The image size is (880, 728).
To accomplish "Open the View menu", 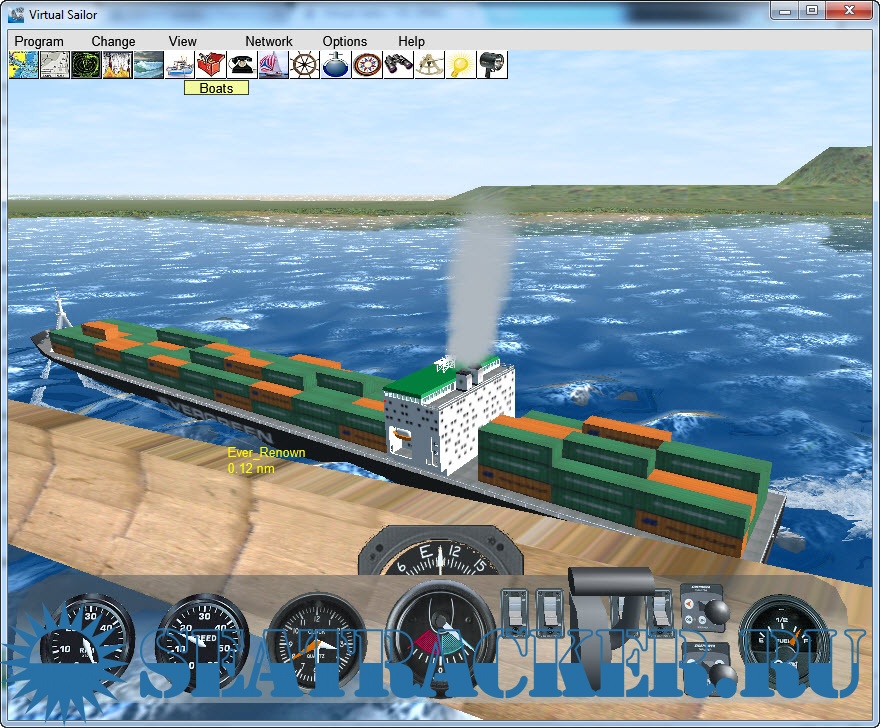I will pos(183,41).
